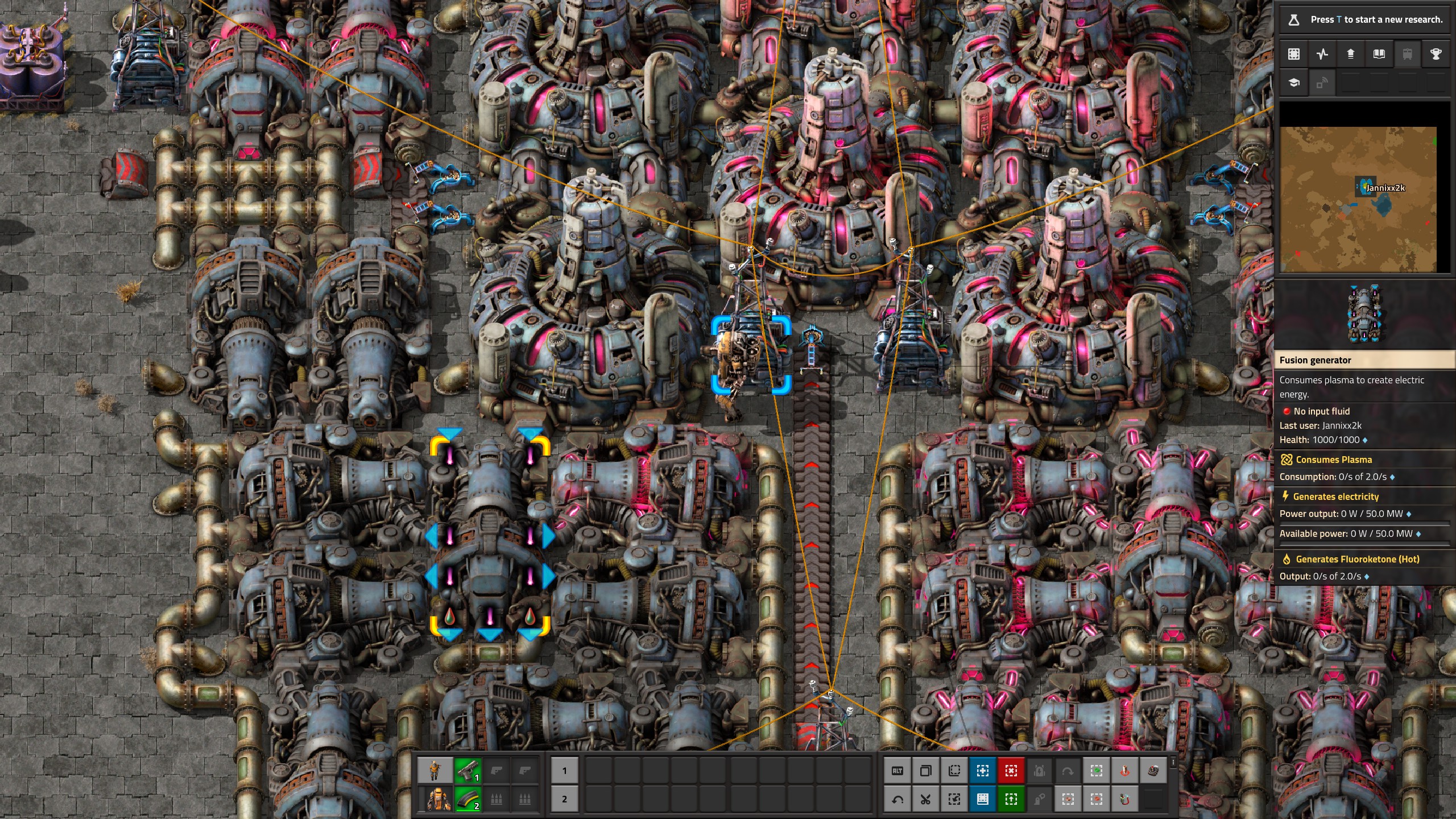Click the minimap showing Jannixx2k
The height and width of the screenshot is (819, 1456).
pyautogui.click(x=1358, y=199)
